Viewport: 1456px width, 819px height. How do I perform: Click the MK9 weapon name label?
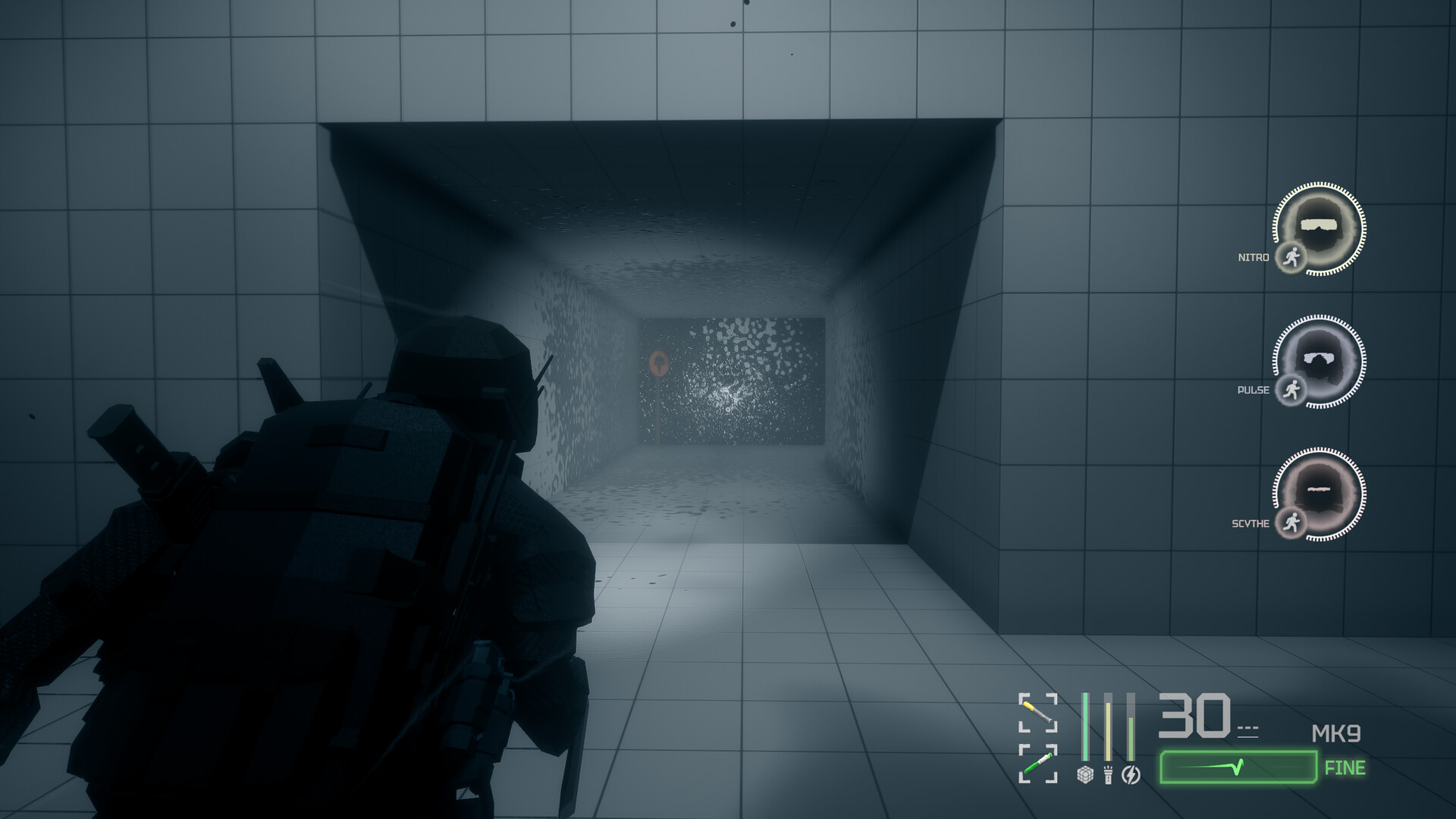click(1335, 733)
